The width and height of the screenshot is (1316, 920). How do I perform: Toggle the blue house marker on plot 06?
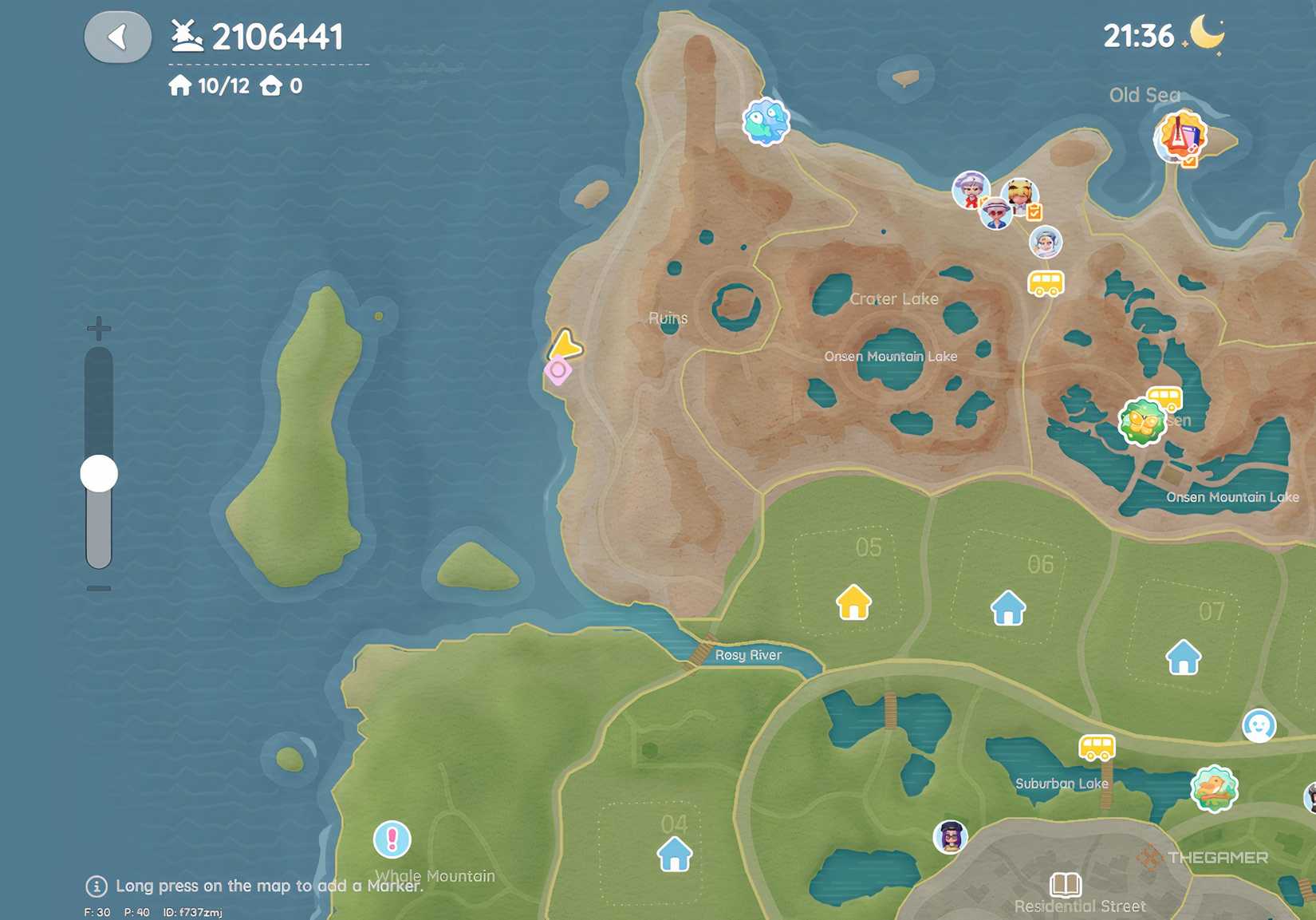pyautogui.click(x=1007, y=610)
